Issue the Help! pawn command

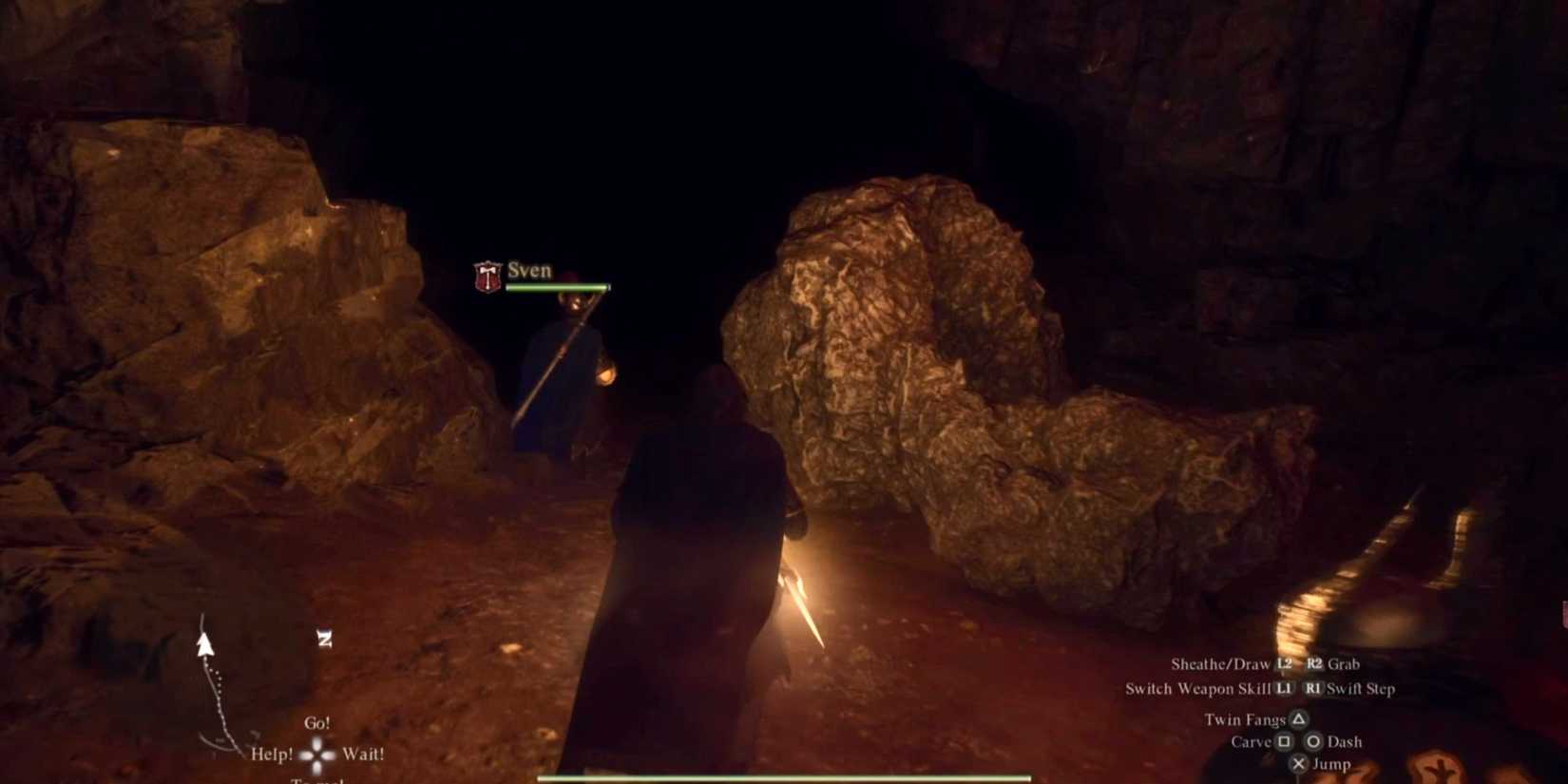[272, 754]
